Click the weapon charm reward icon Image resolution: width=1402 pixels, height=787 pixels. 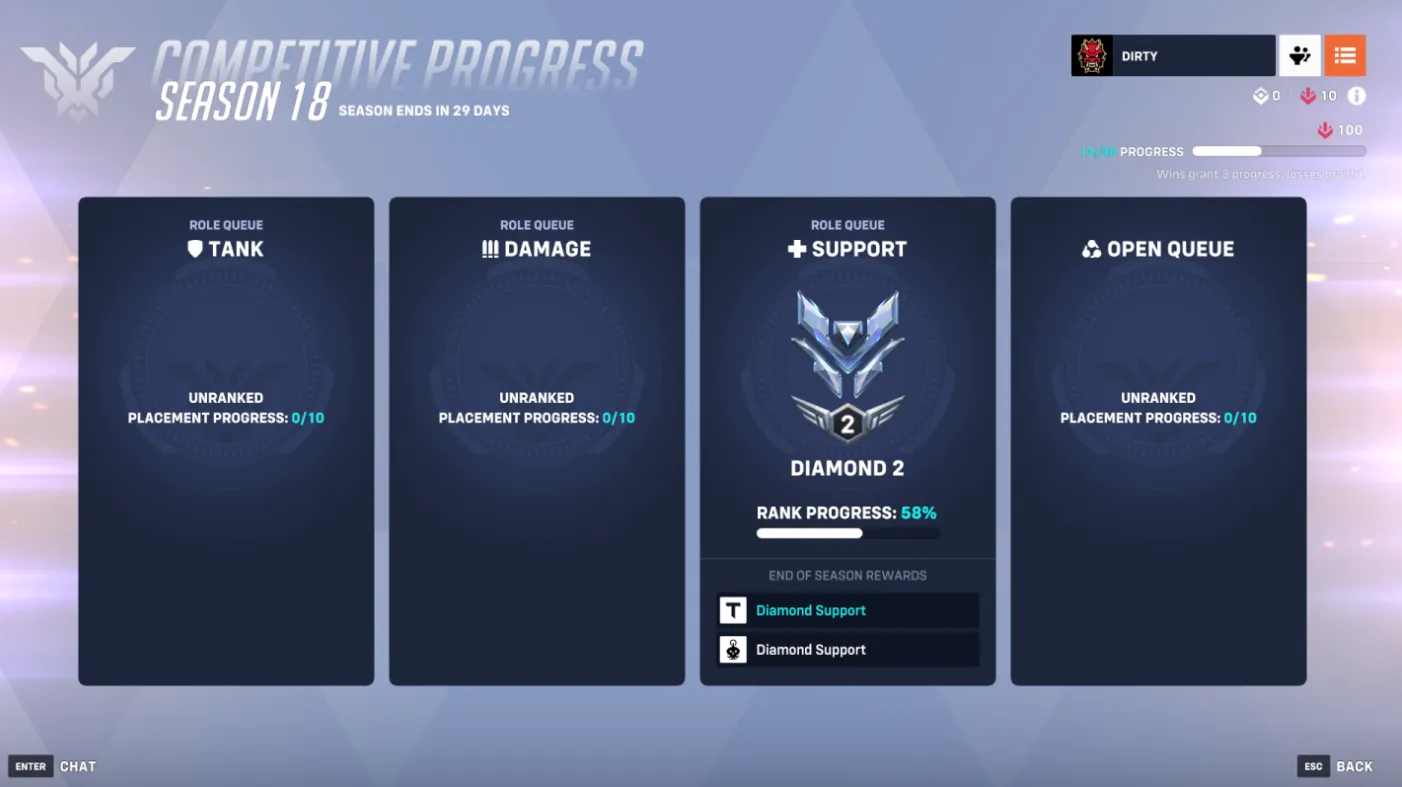733,649
